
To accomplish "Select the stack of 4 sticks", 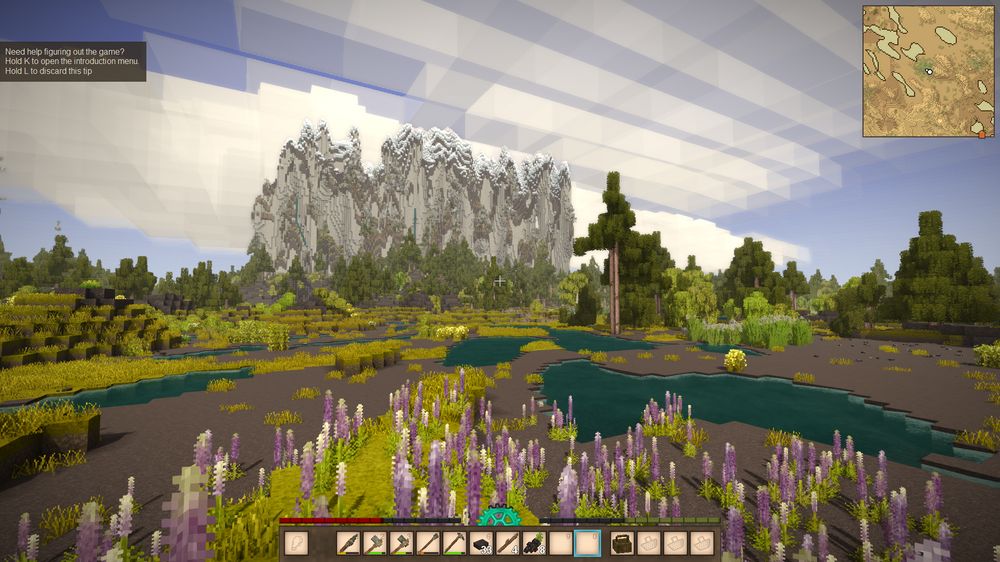I will point(508,543).
